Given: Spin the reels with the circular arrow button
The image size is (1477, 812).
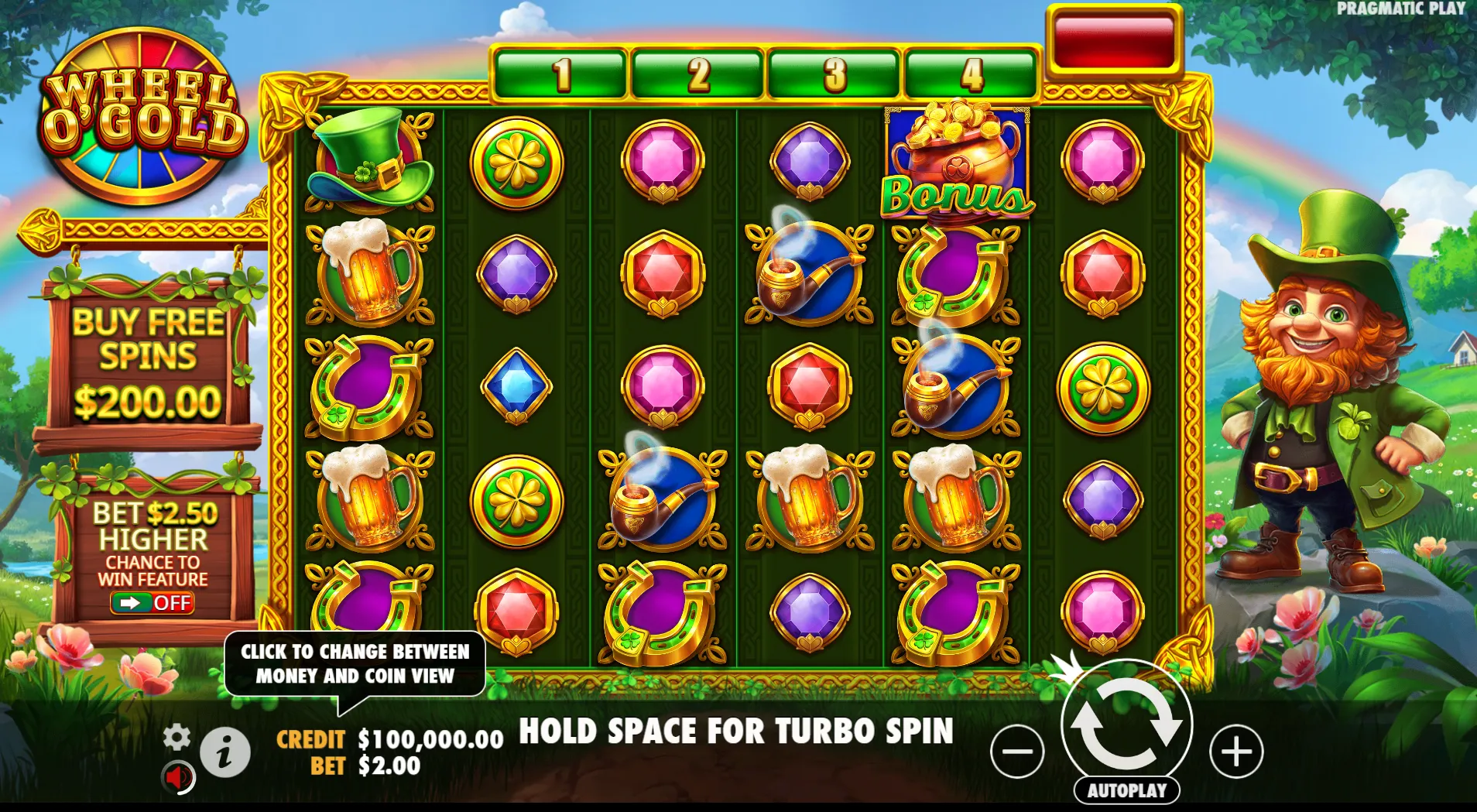Looking at the screenshot, I should (1126, 725).
